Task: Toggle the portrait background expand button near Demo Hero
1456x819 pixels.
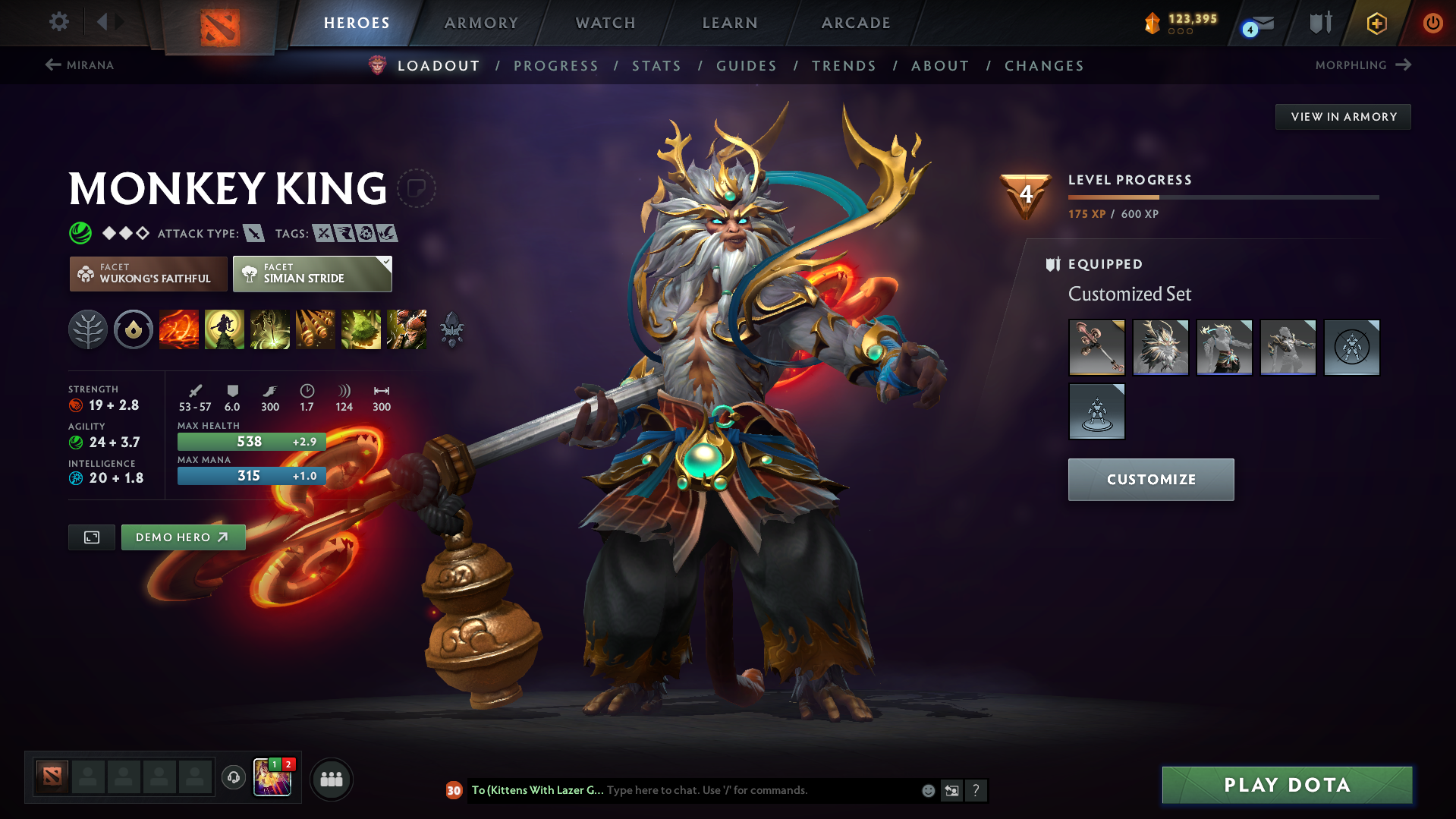Action: [91, 537]
